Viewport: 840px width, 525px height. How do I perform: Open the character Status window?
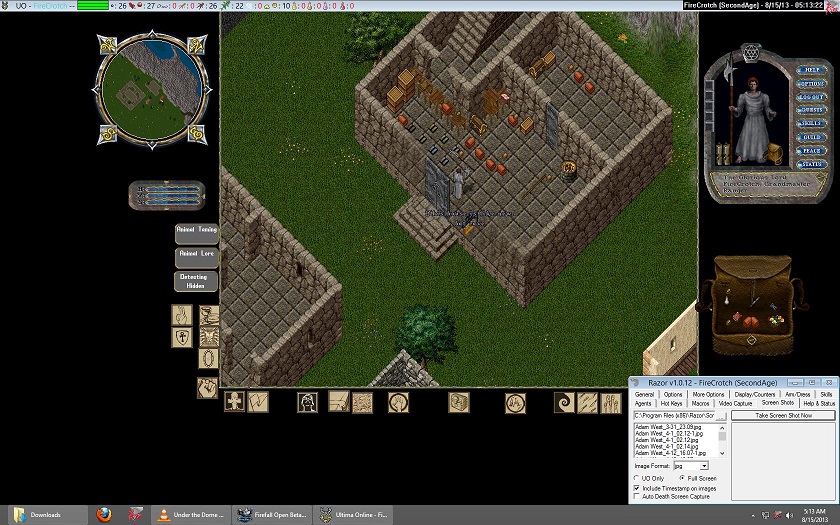click(811, 164)
